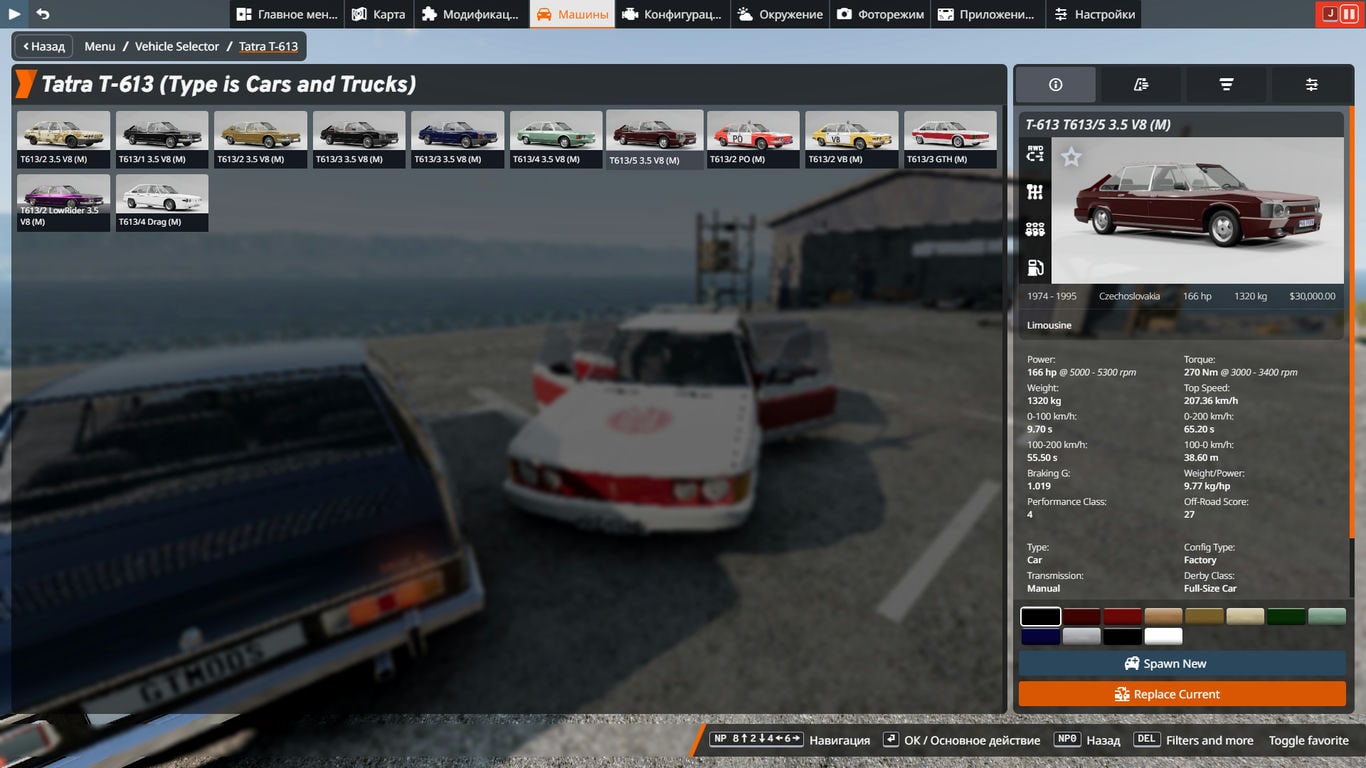
Task: Open the Настройки tab
Action: [1094, 14]
